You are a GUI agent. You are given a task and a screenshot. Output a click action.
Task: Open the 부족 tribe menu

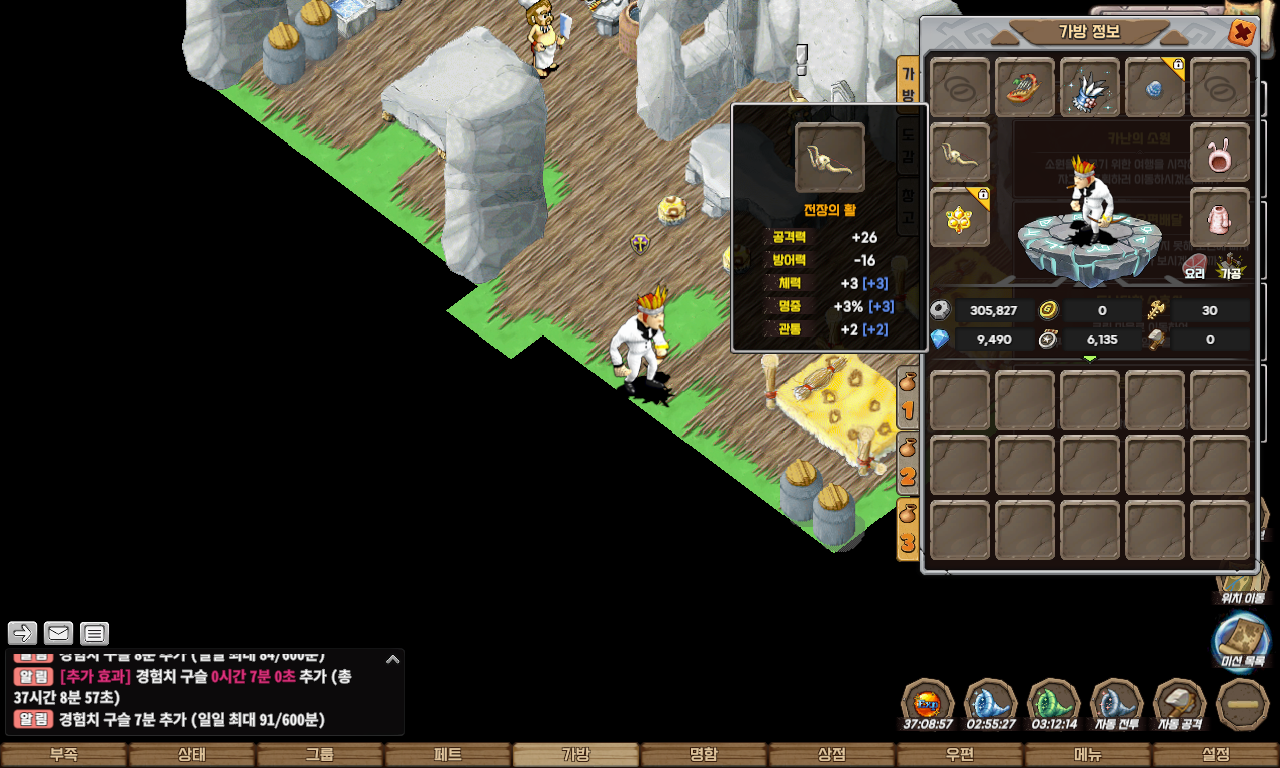click(64, 755)
